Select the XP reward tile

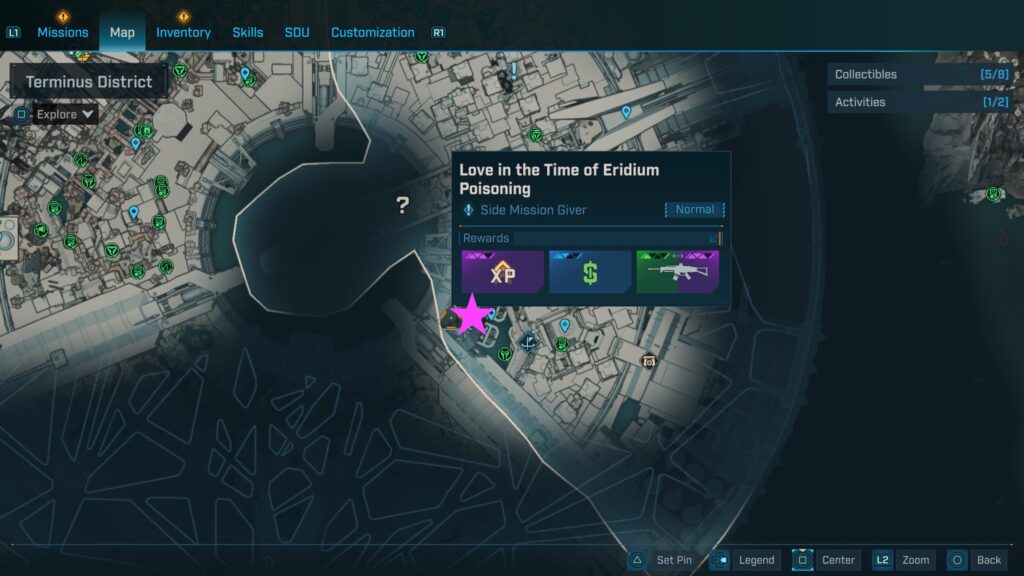click(x=503, y=272)
